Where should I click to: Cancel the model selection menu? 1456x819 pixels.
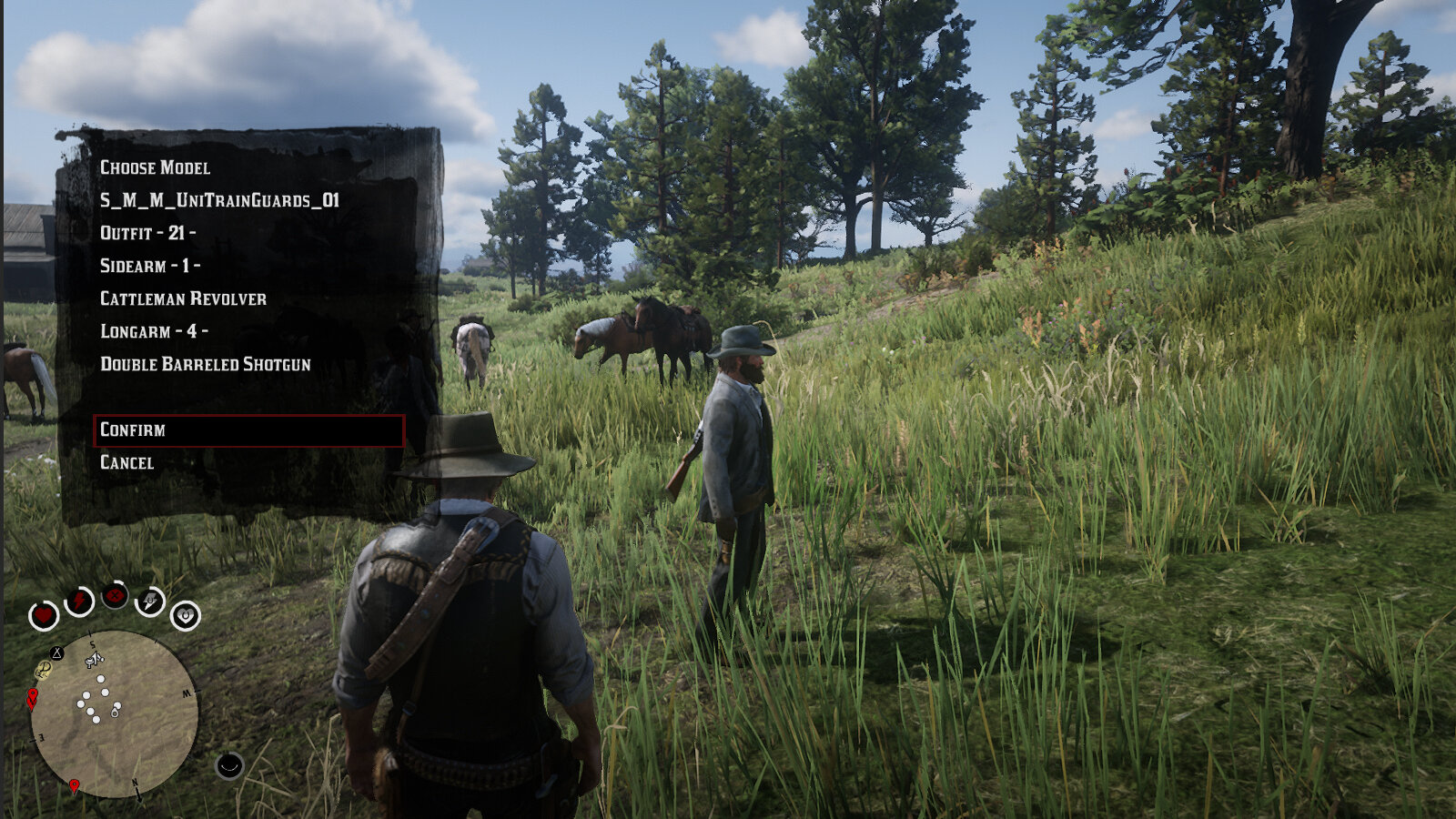pos(127,463)
